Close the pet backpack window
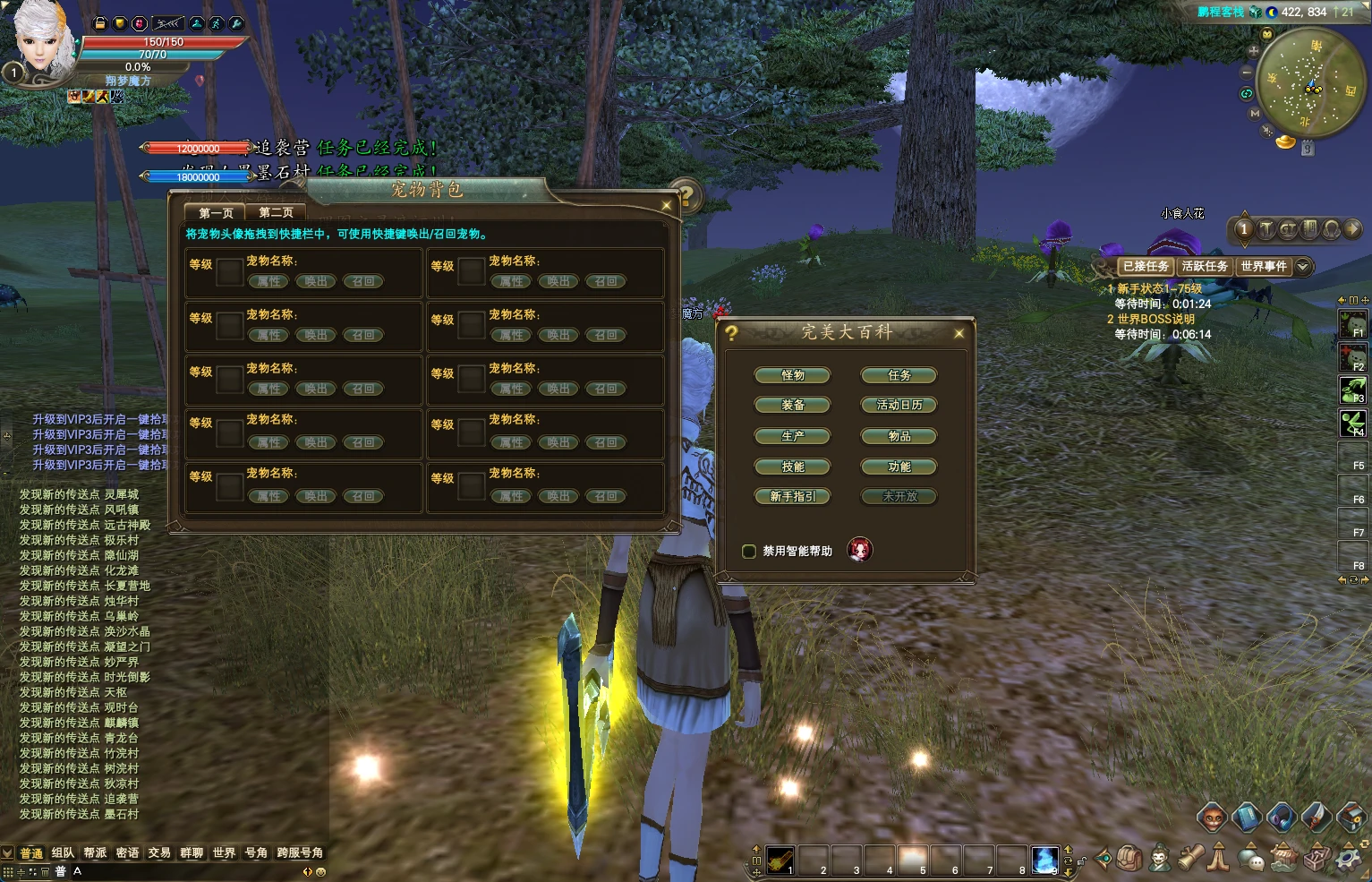1372x882 pixels. click(x=666, y=206)
